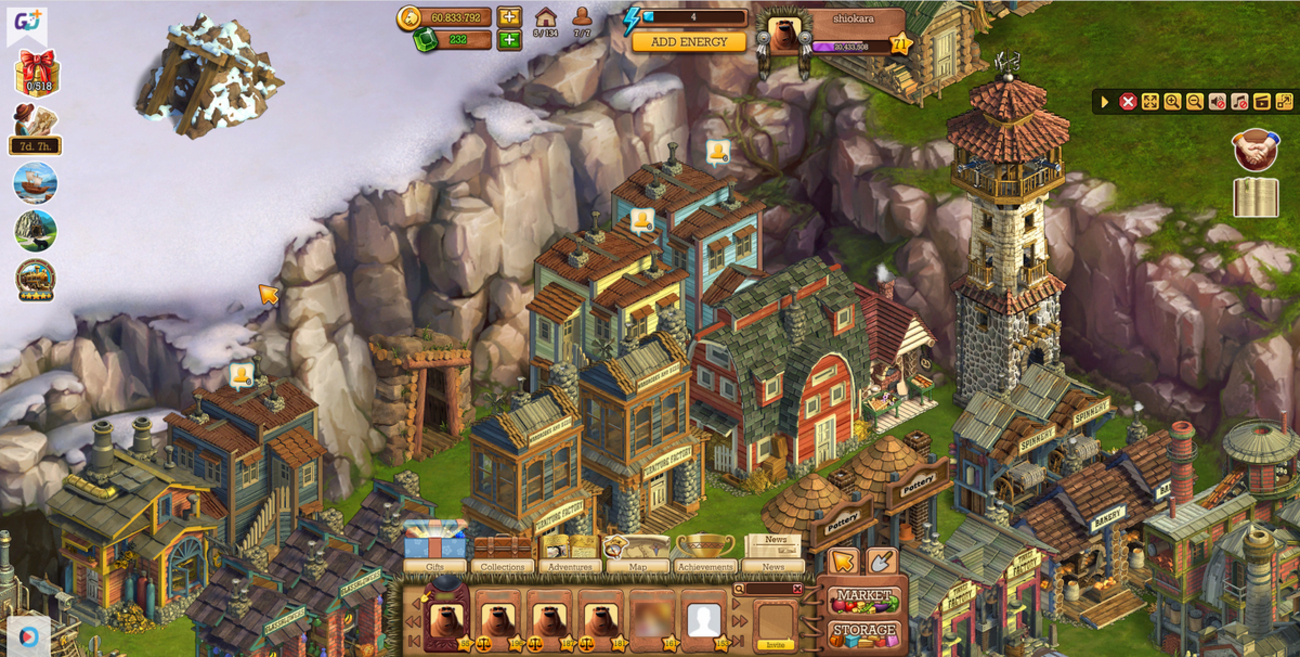Open the sailing ship expedition icon
Viewport: 1300px width, 657px height.
click(x=36, y=183)
